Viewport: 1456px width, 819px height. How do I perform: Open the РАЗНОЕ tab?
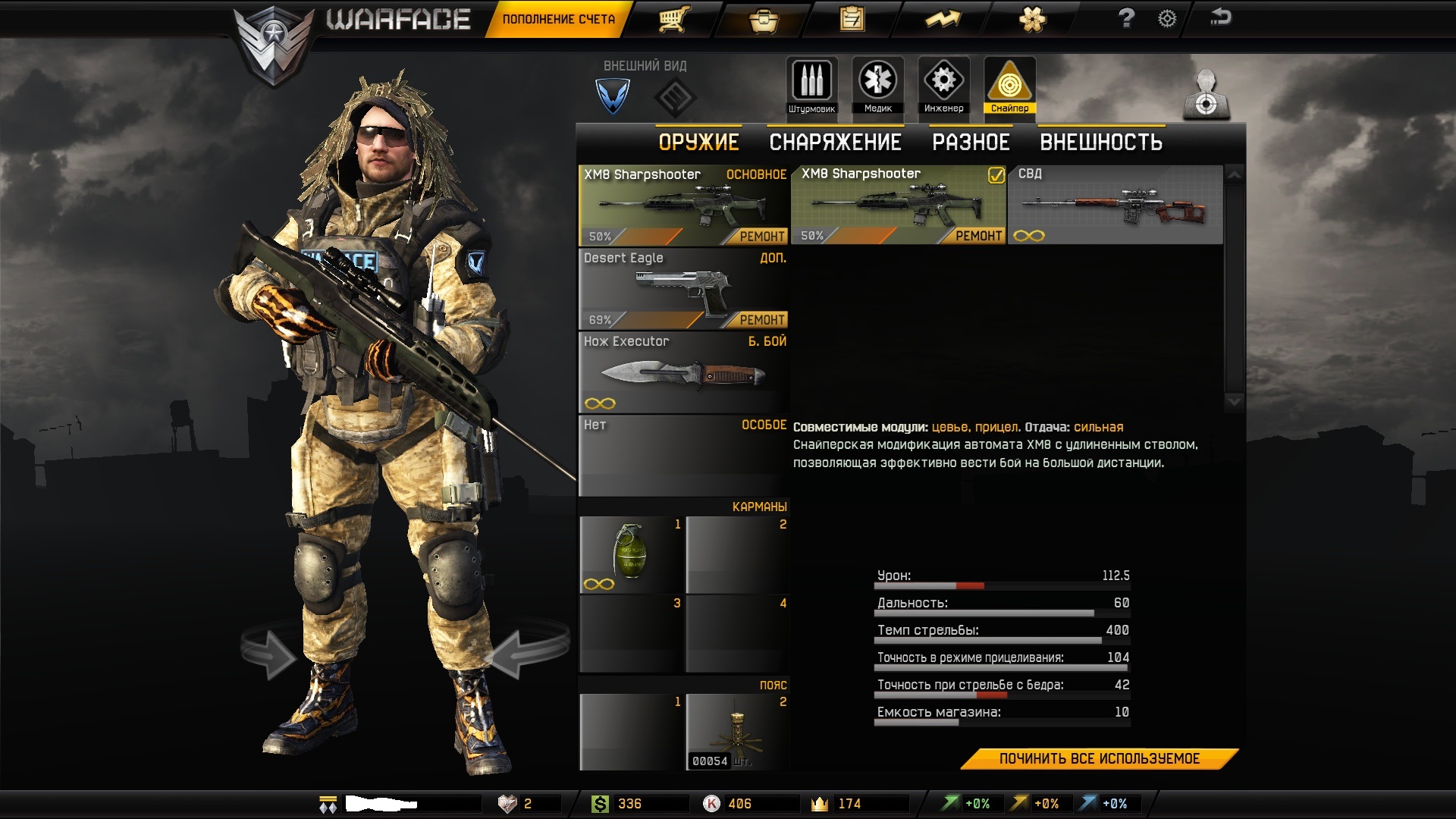click(971, 142)
